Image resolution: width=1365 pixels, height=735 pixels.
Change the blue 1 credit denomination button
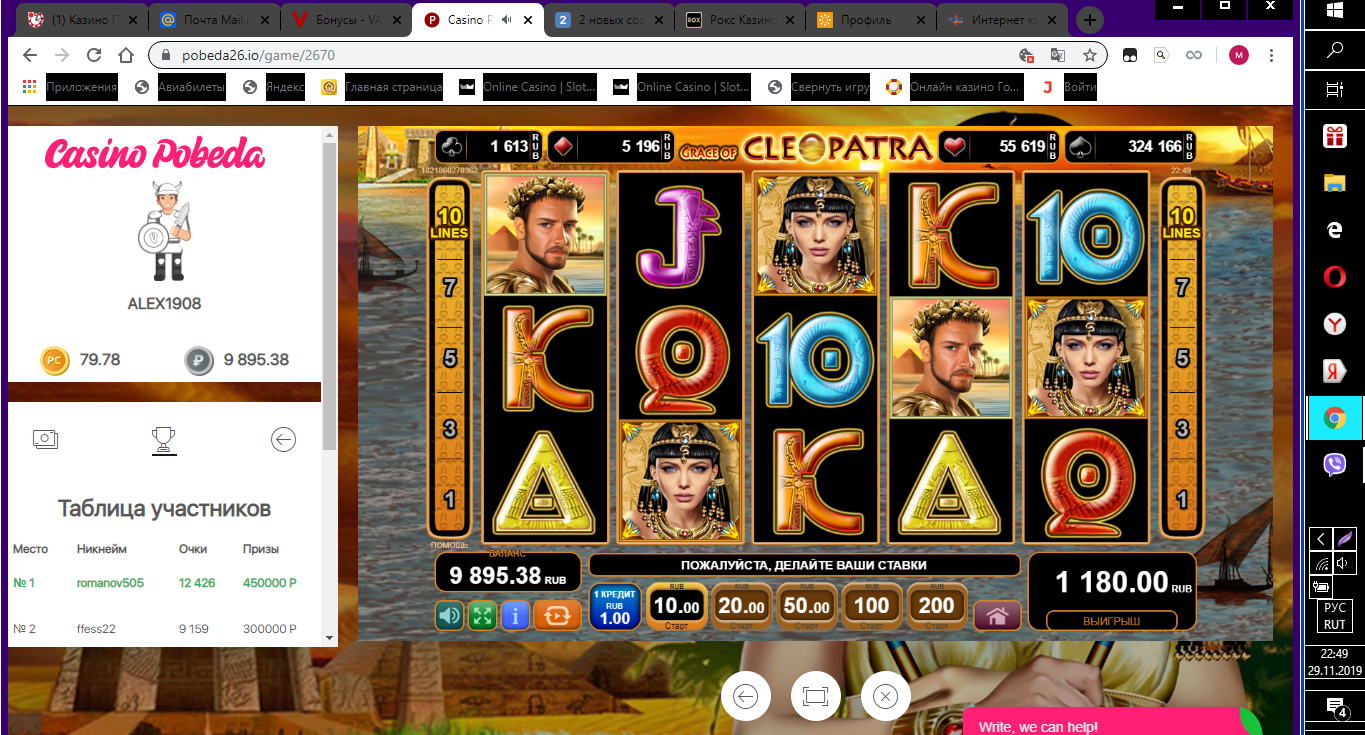tap(614, 607)
